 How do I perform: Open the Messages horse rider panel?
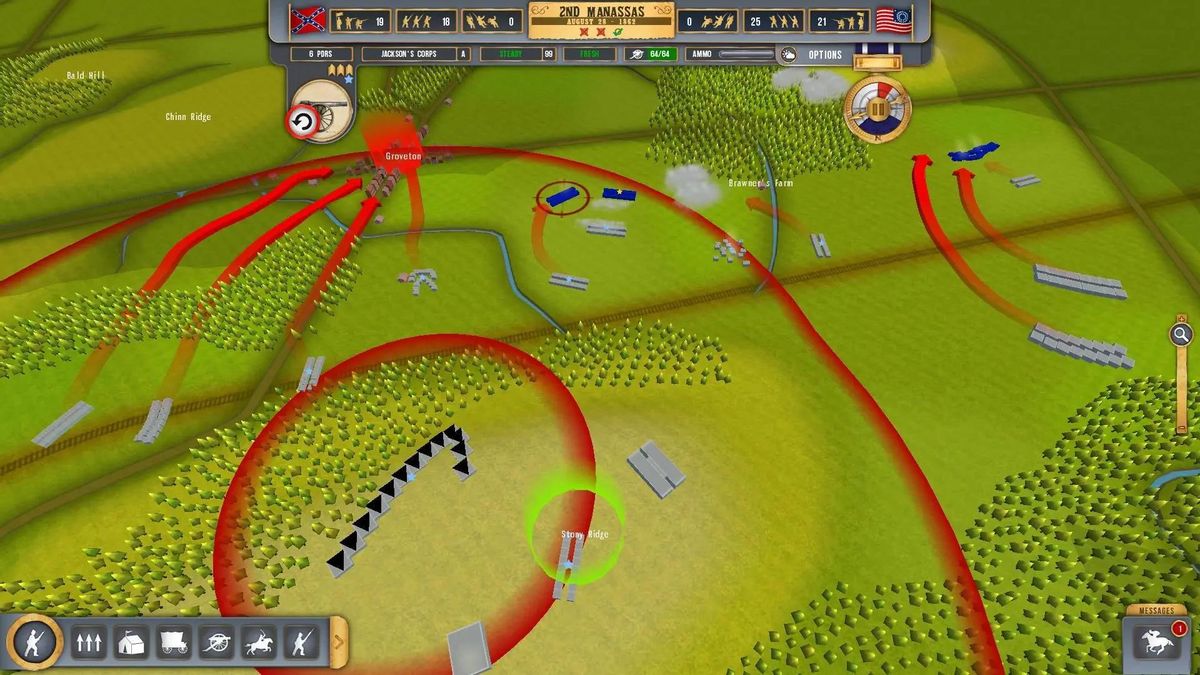click(x=1157, y=642)
